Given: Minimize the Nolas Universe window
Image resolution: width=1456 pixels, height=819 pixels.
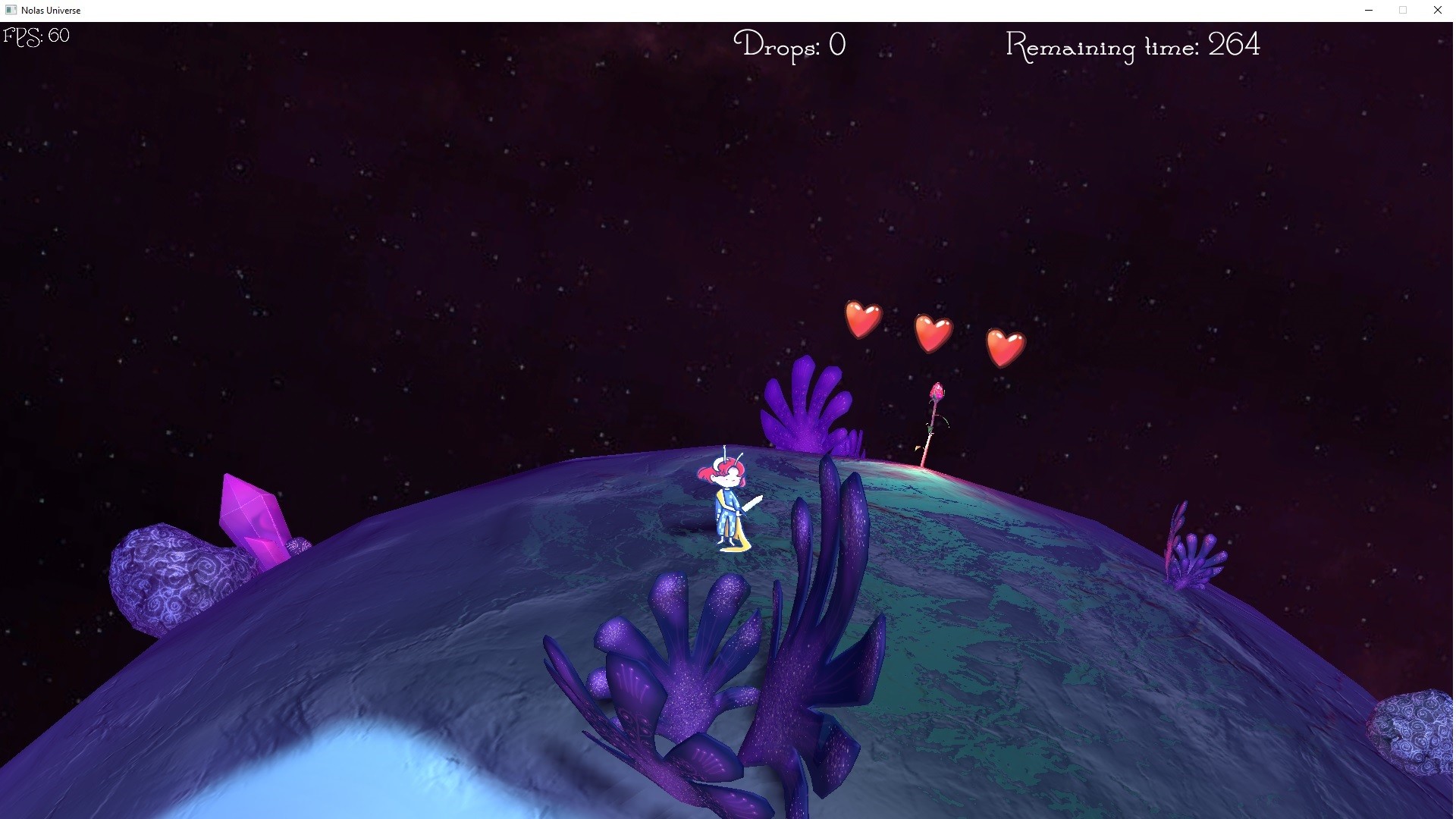Looking at the screenshot, I should [1369, 10].
